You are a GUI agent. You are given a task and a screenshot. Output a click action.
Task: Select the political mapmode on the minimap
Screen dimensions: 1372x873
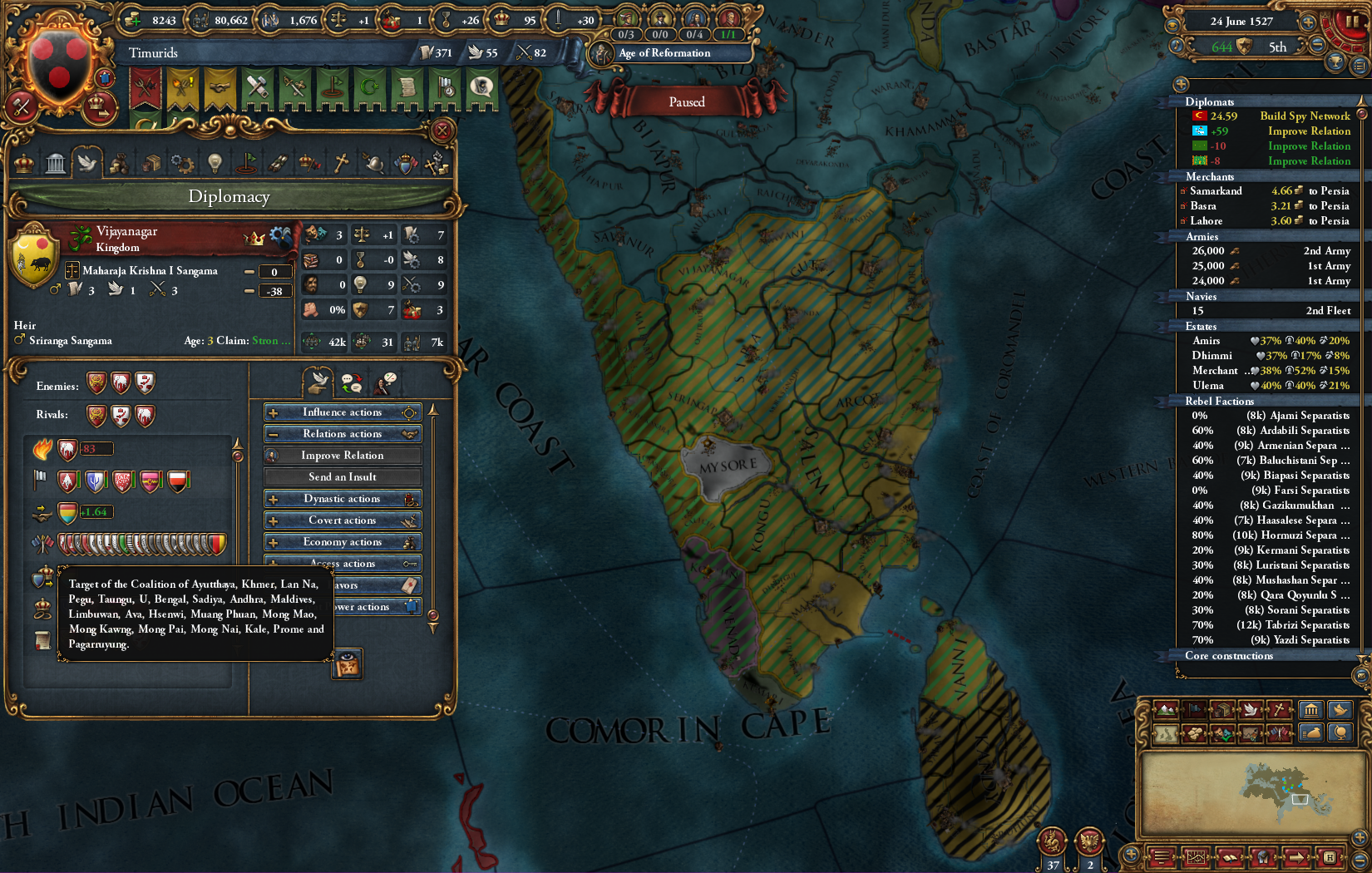coord(1194,711)
